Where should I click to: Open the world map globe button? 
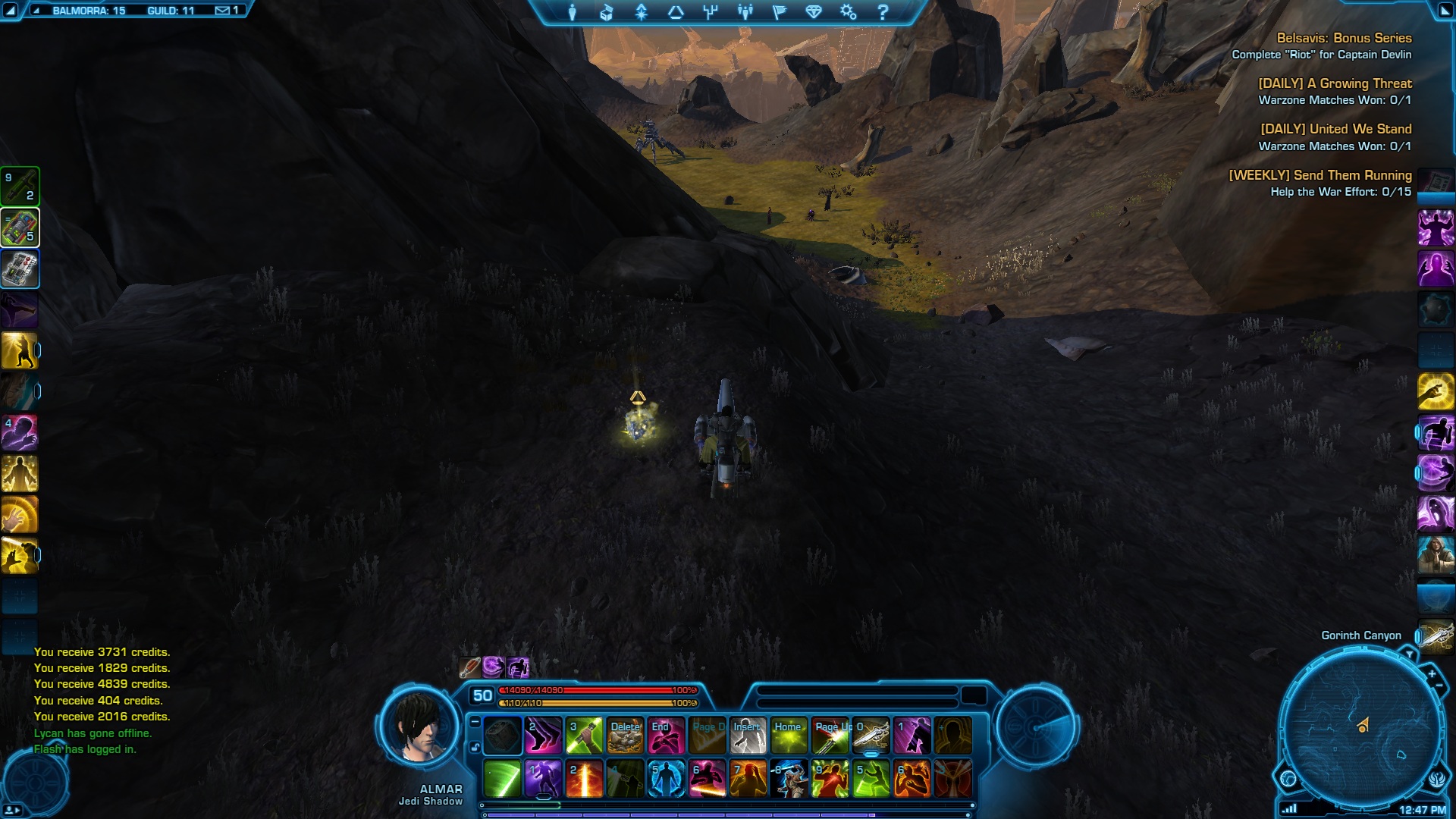pos(1288,779)
